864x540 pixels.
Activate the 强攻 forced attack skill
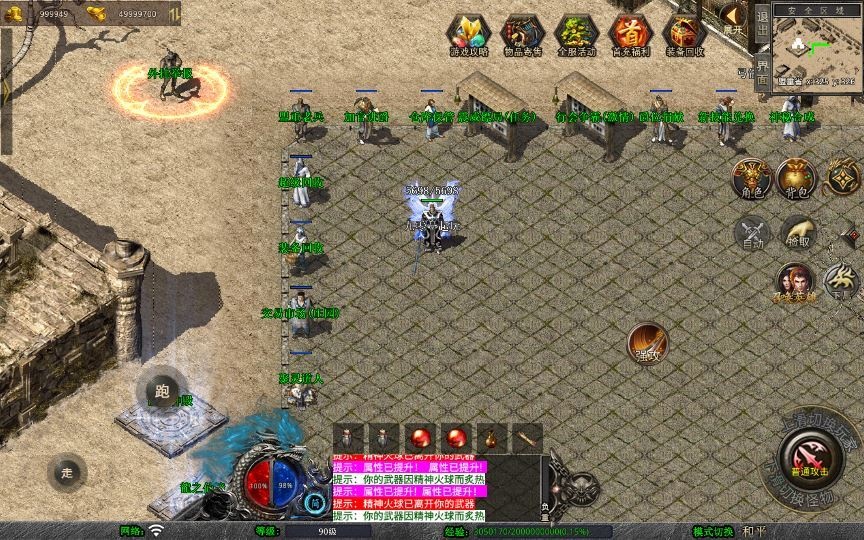click(648, 343)
